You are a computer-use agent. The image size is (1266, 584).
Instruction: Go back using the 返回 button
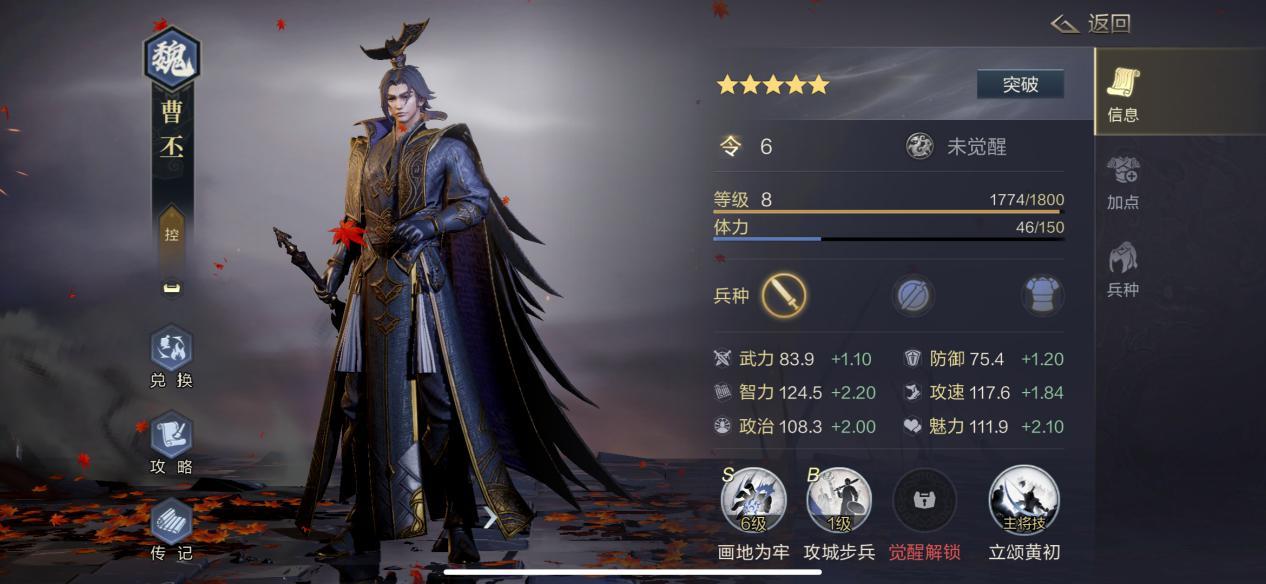pos(1092,24)
